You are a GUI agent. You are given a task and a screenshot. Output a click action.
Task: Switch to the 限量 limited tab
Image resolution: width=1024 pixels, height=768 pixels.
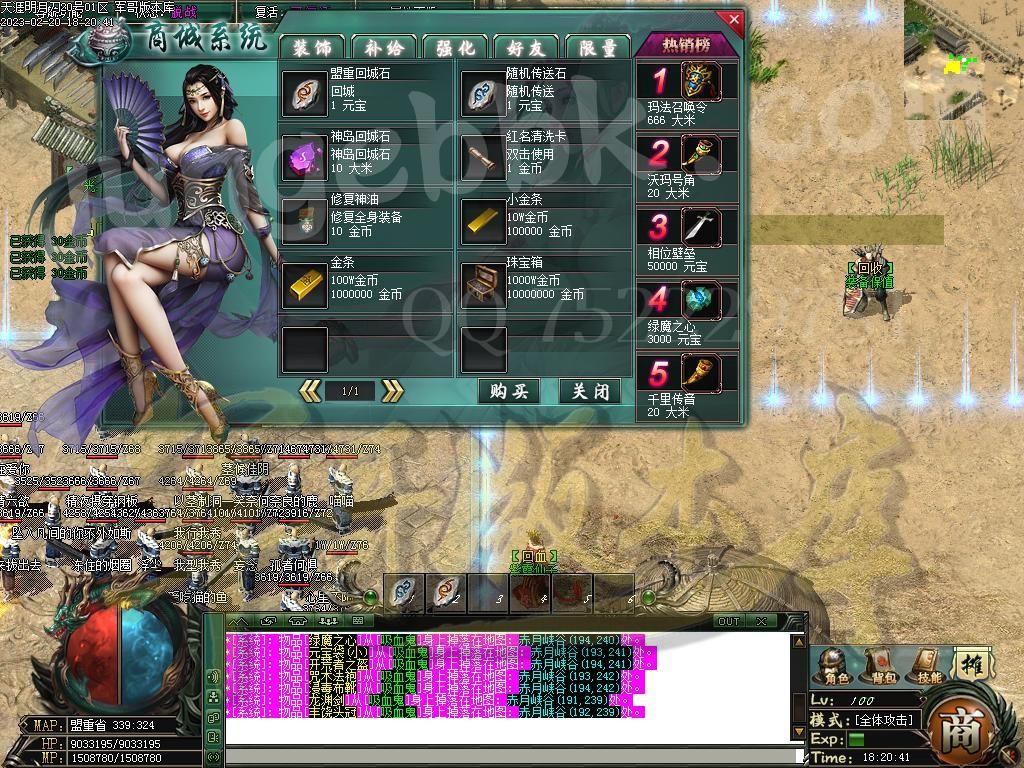598,46
